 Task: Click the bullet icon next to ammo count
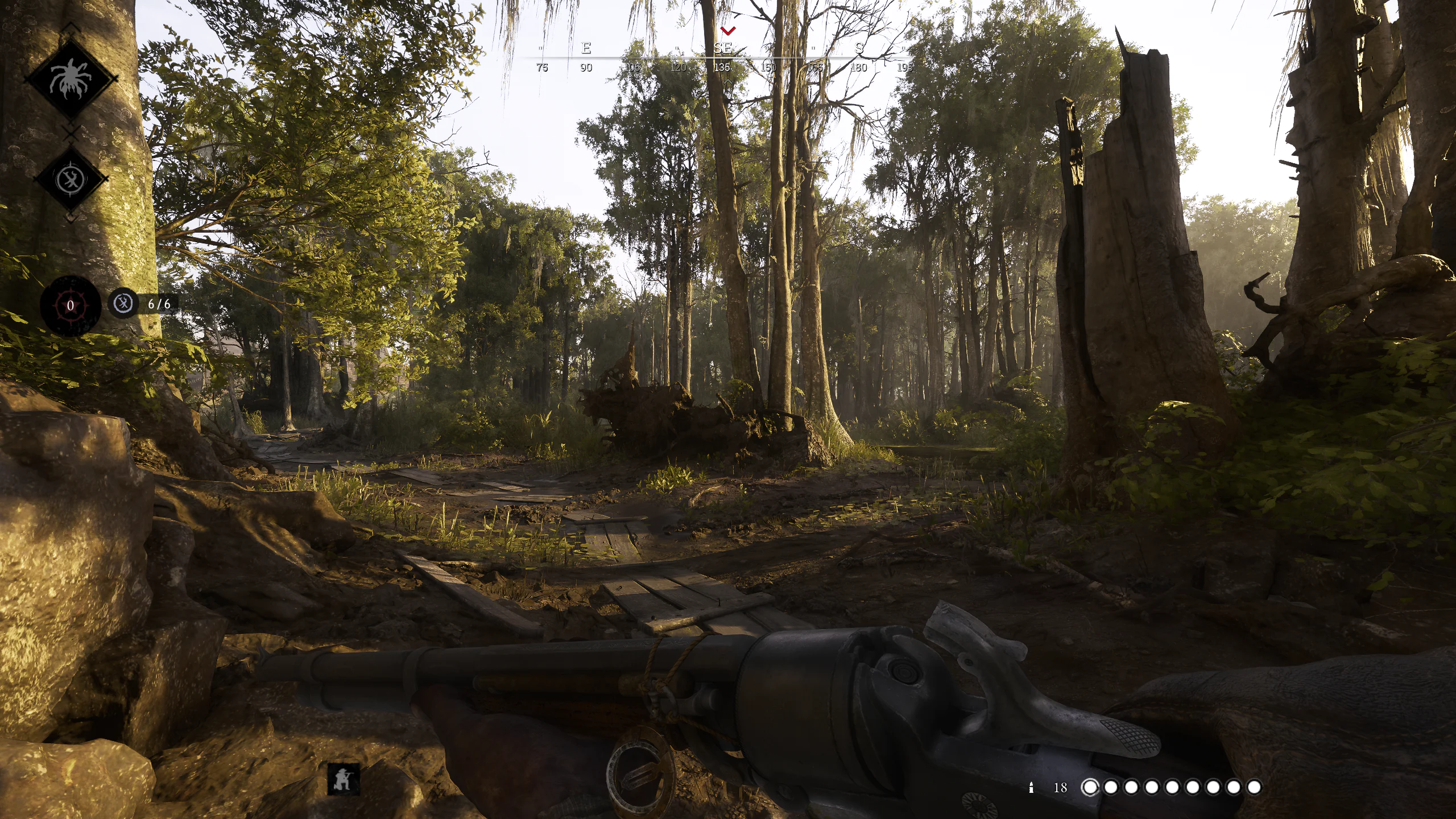click(1031, 787)
